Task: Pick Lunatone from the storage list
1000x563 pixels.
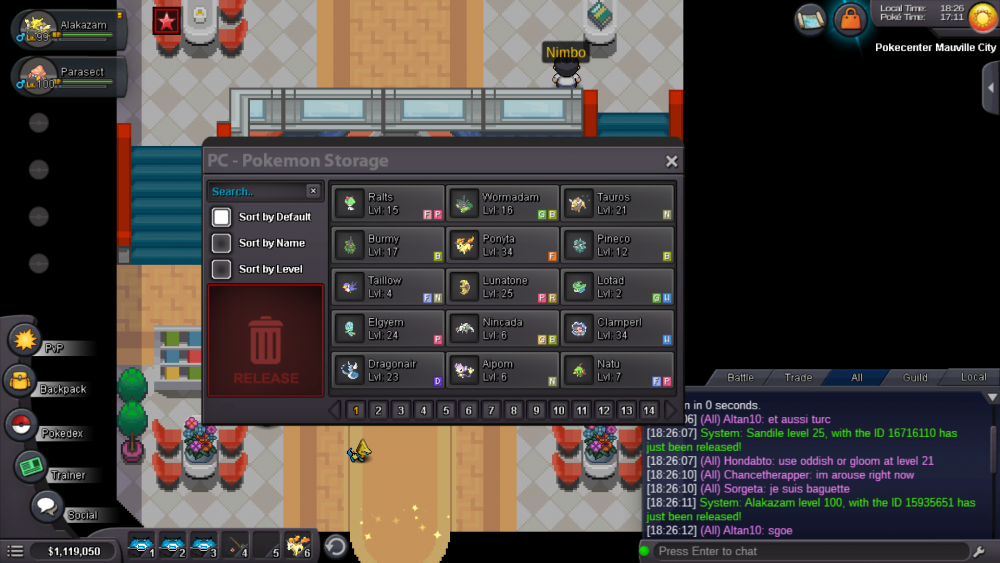Action: click(503, 287)
